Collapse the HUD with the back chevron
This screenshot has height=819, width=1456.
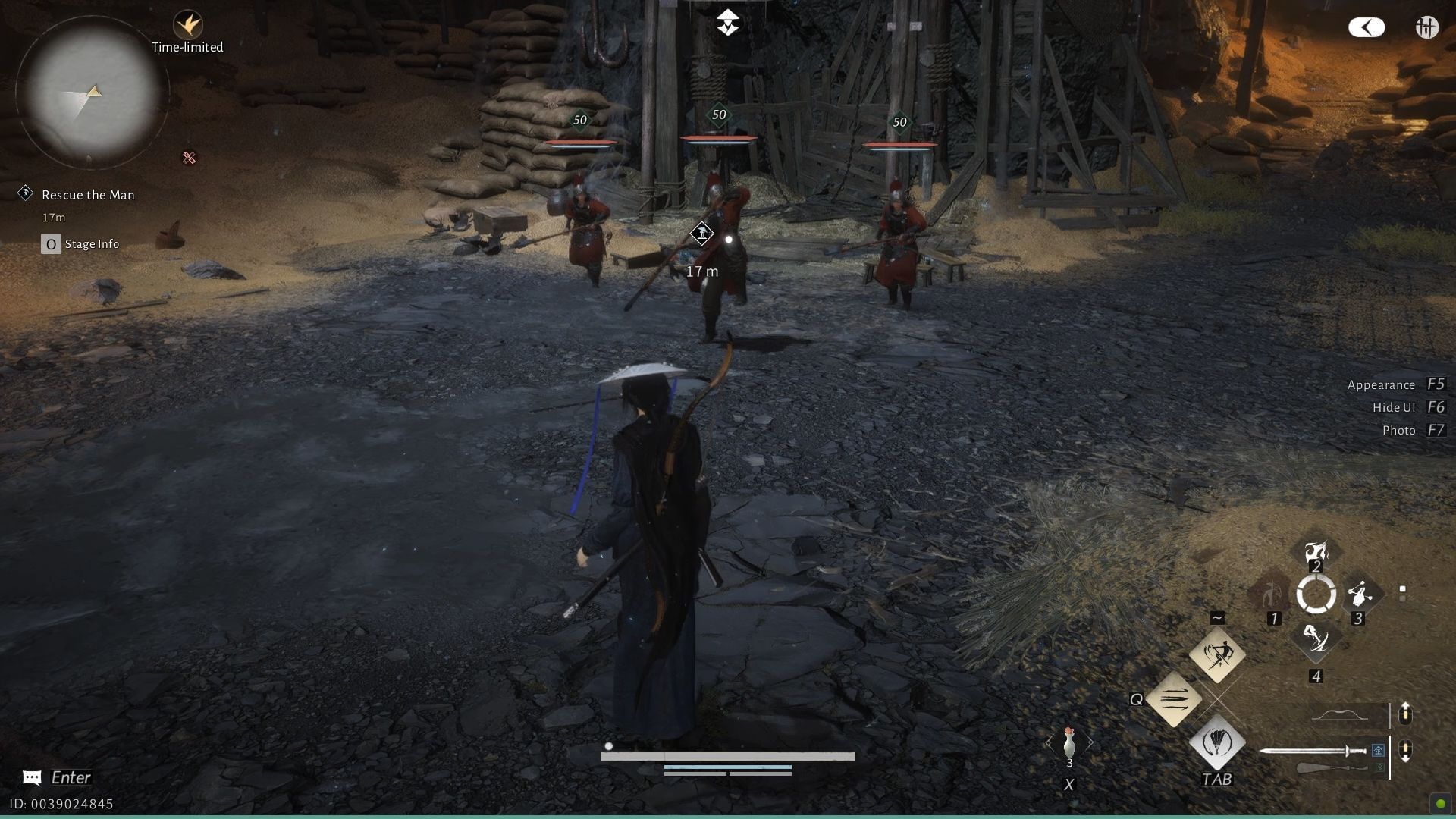pos(1366,27)
